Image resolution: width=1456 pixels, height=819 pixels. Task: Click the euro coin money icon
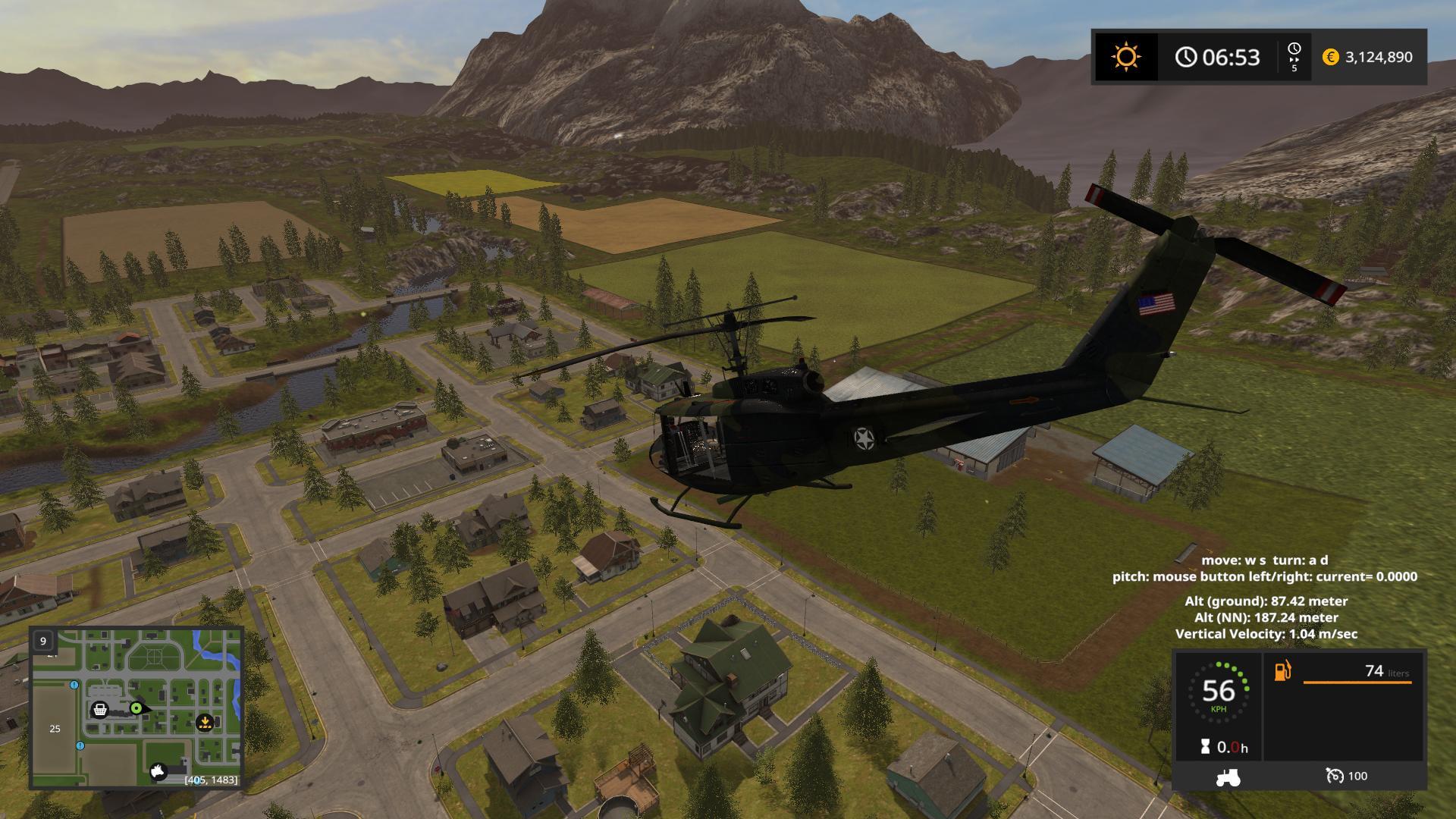point(1330,57)
